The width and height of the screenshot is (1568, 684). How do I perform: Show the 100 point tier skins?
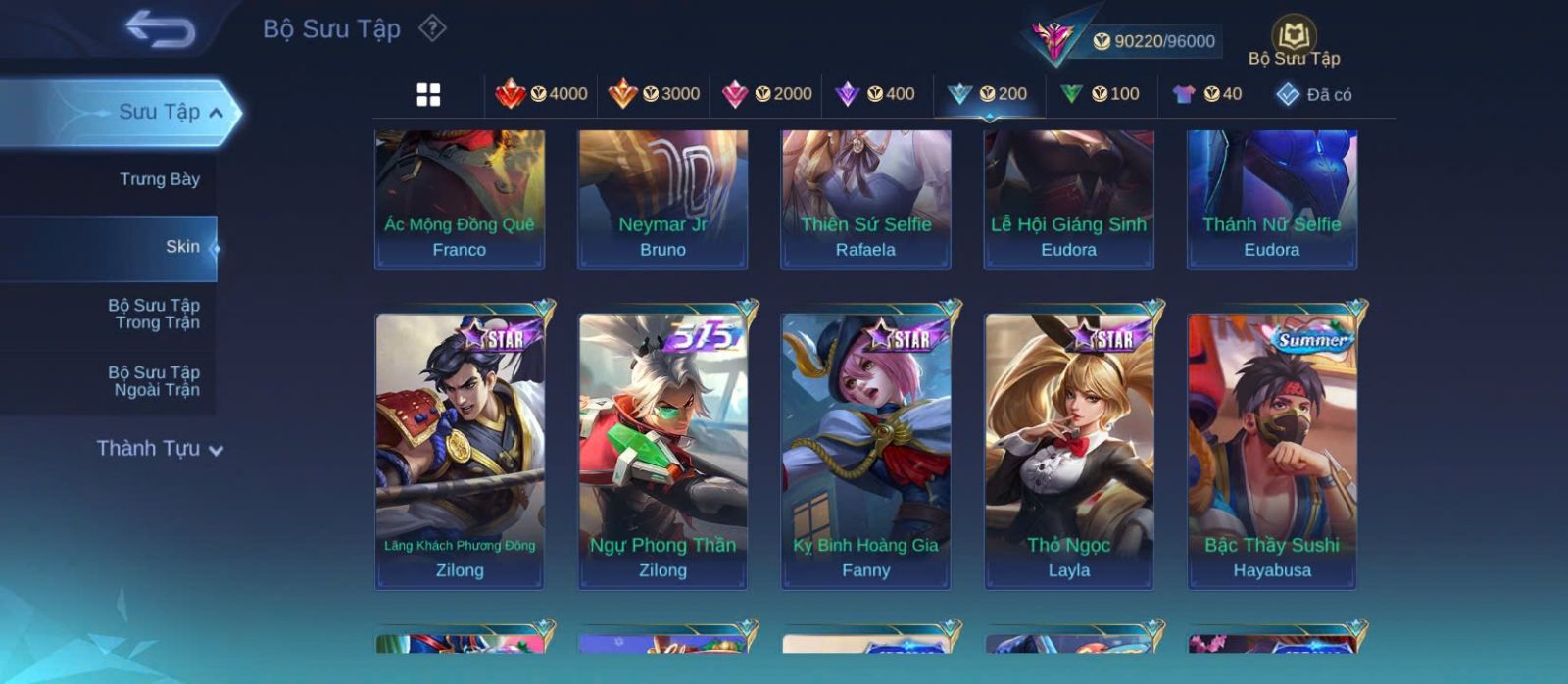(1101, 94)
